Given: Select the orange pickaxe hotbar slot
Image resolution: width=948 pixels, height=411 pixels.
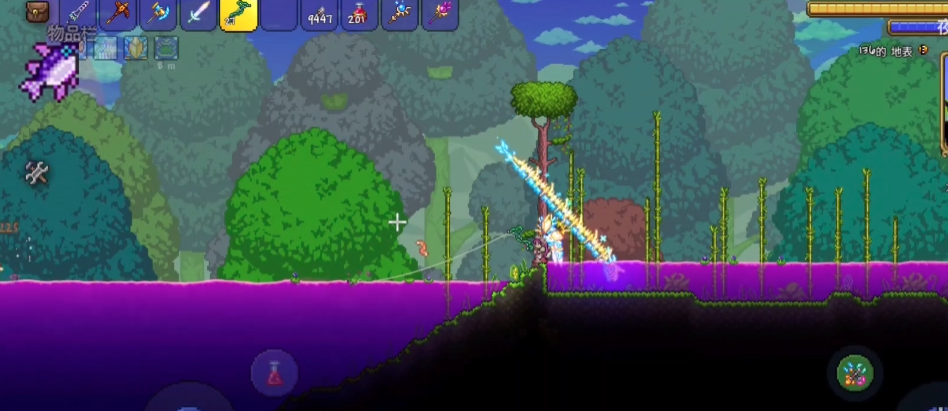Looking at the screenshot, I should click(118, 13).
